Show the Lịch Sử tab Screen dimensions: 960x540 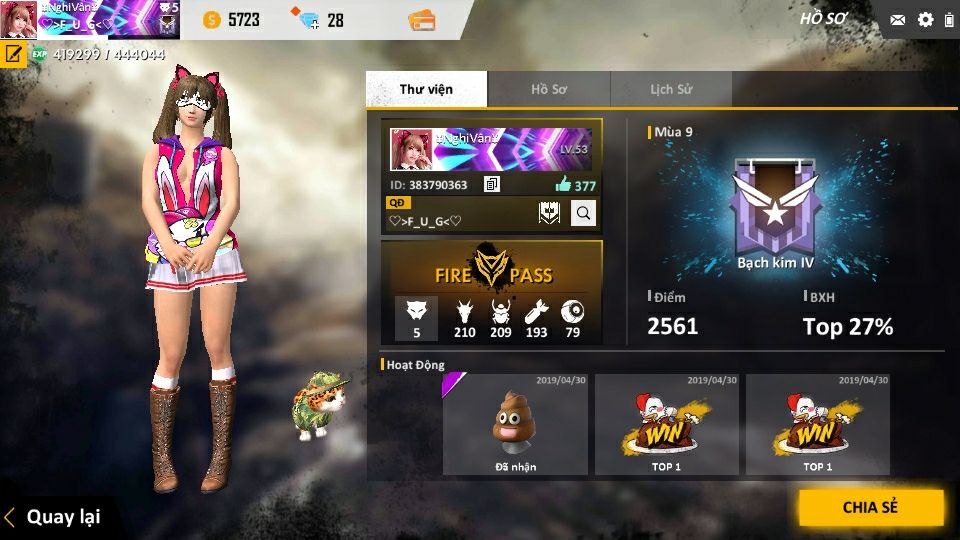click(x=670, y=89)
